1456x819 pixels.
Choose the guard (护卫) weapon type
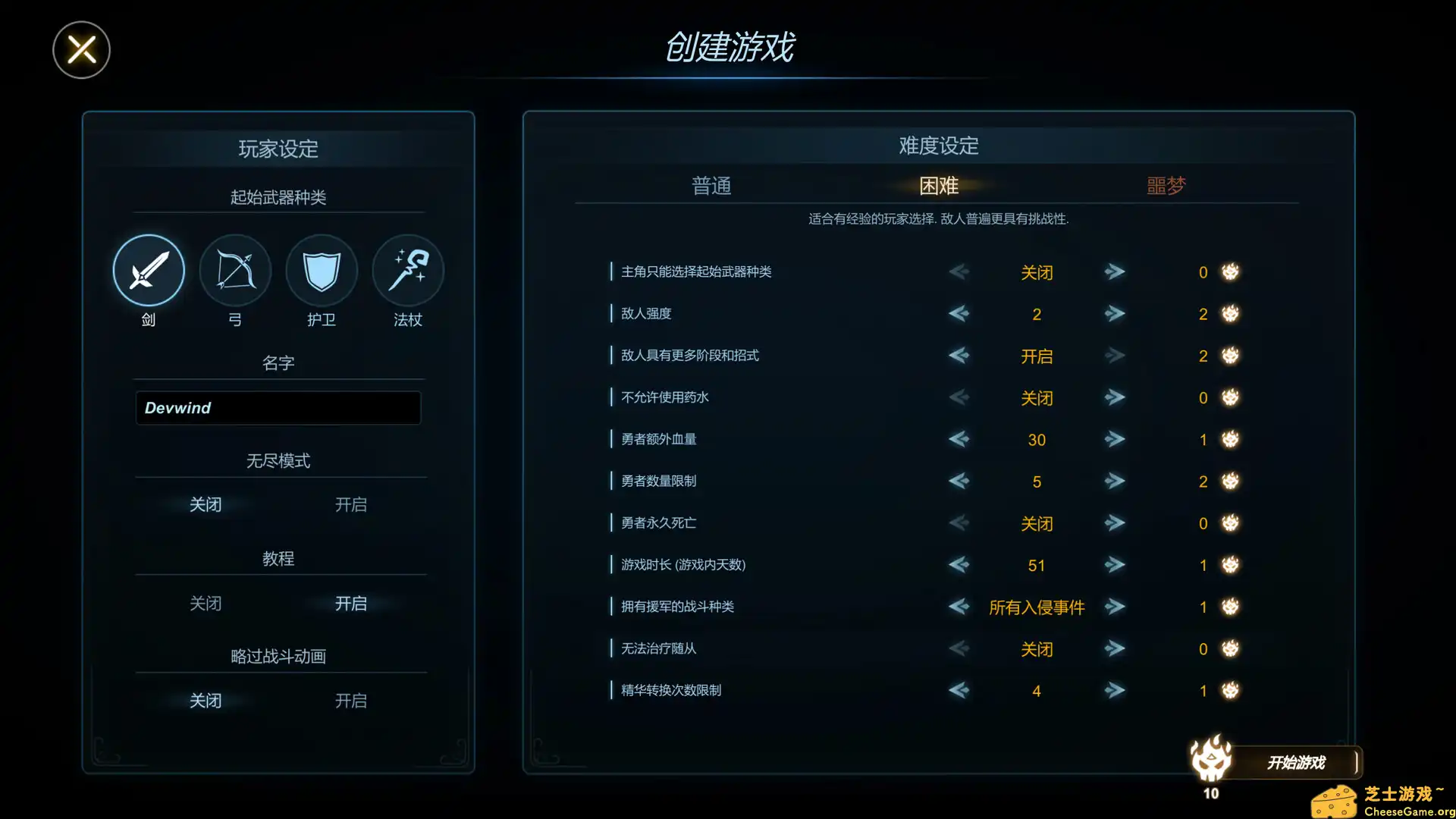321,270
